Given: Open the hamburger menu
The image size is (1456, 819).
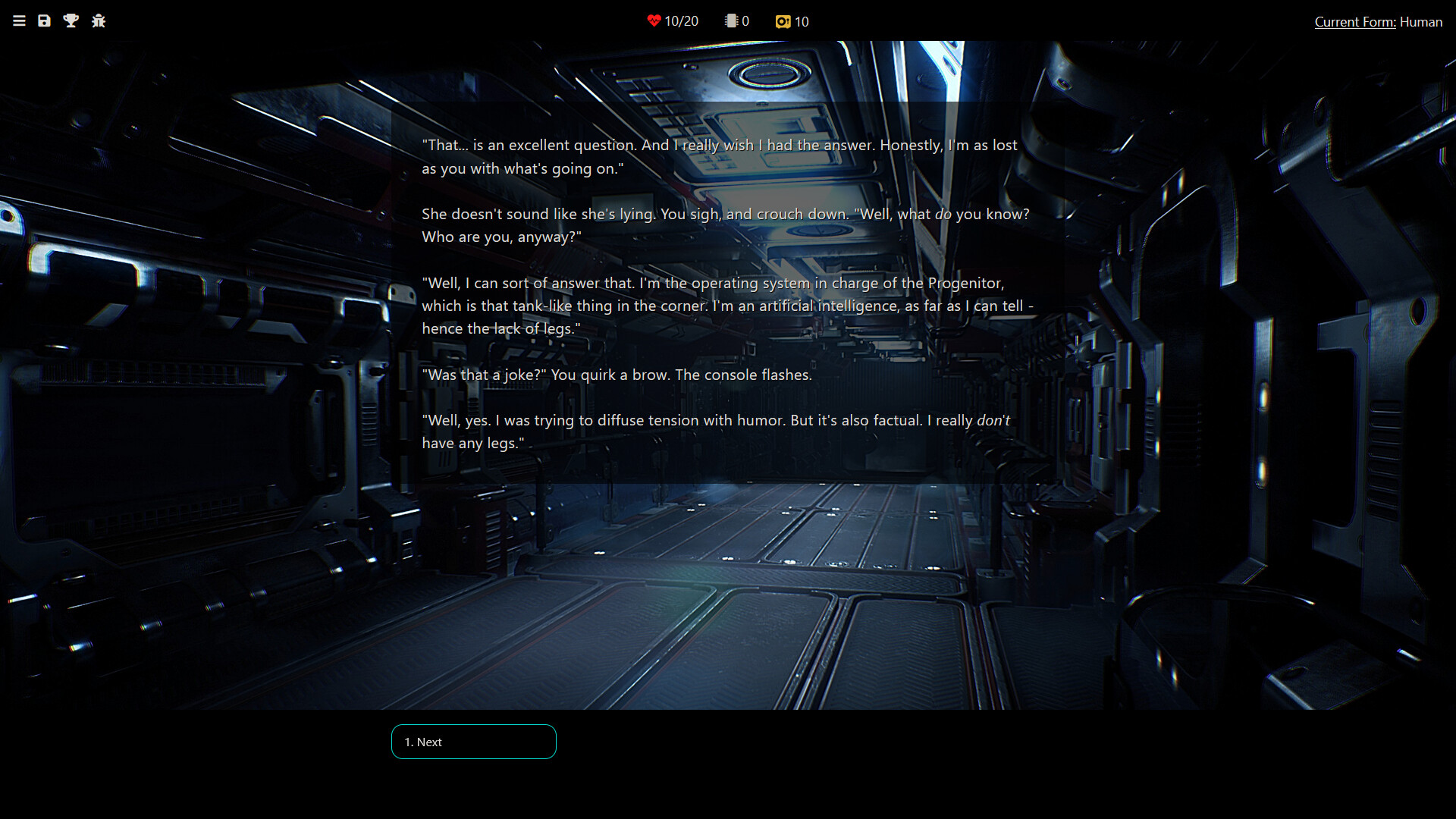Looking at the screenshot, I should [x=19, y=21].
